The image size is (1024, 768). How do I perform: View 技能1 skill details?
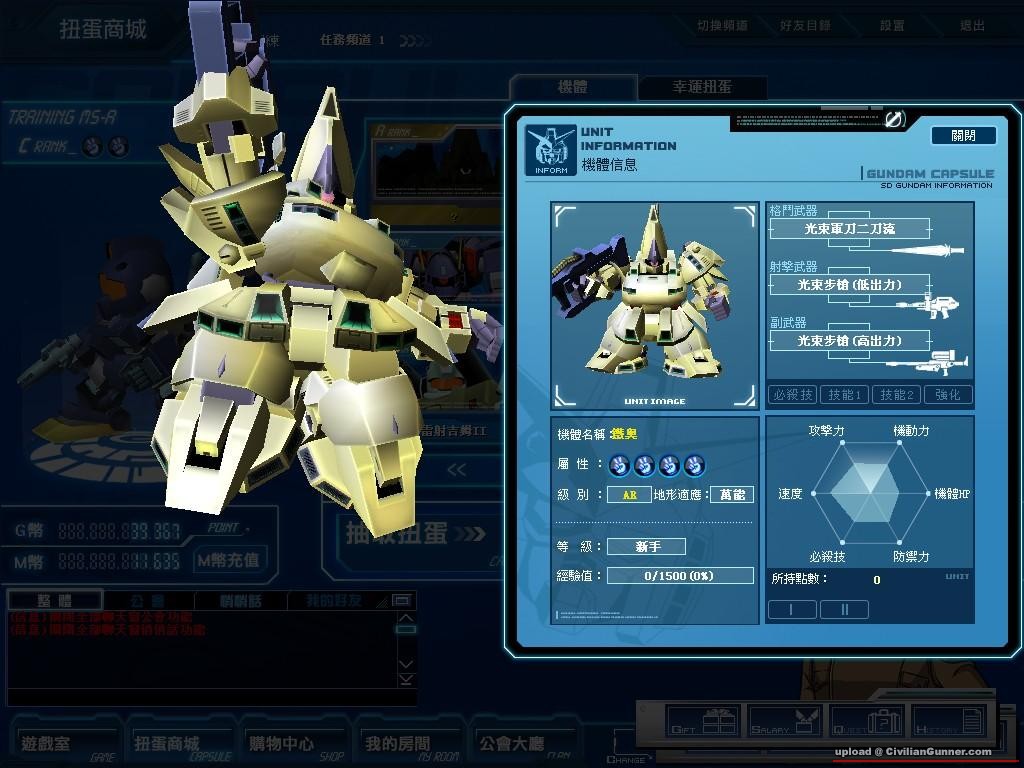[844, 395]
